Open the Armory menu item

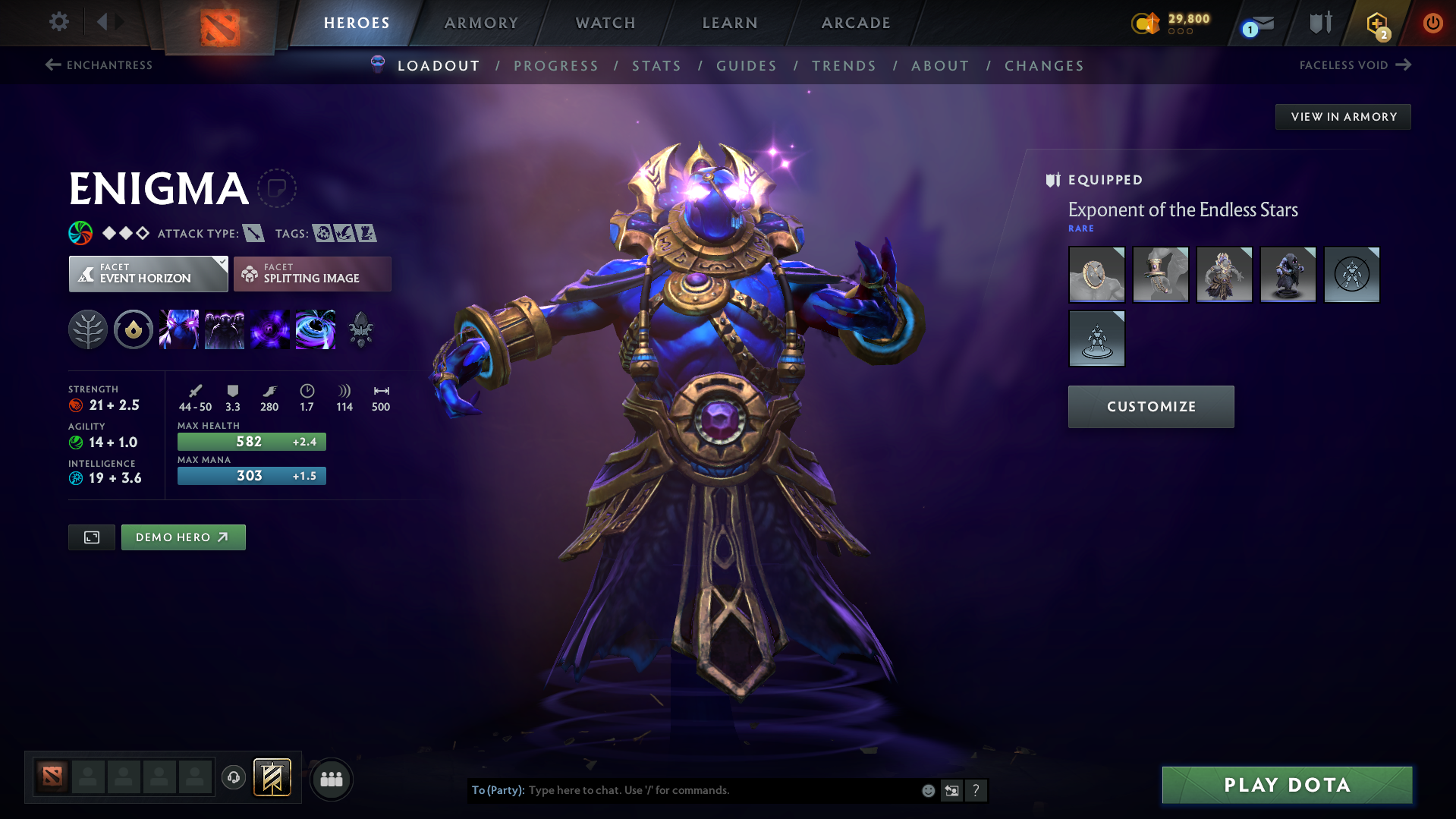[x=481, y=23]
